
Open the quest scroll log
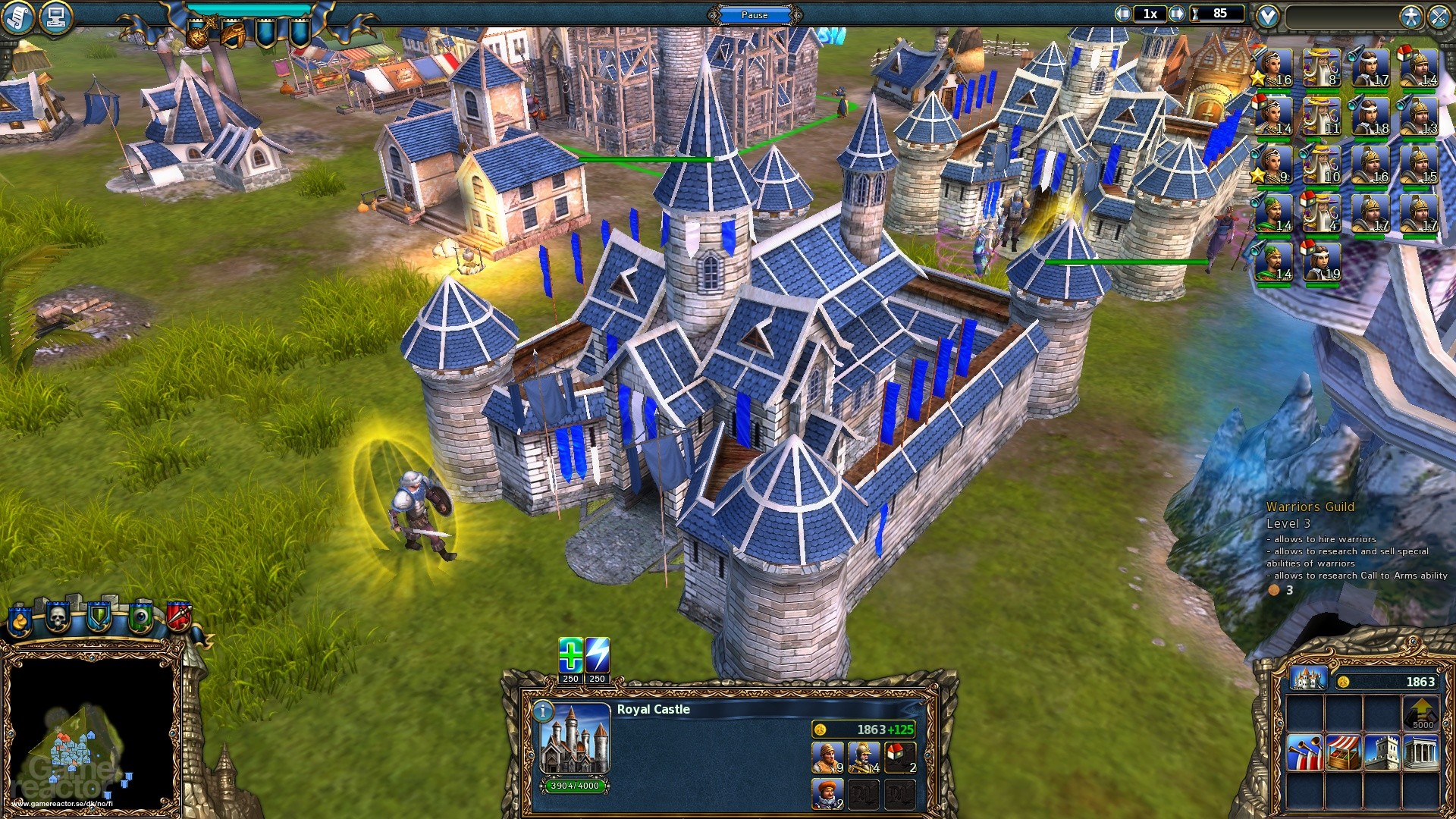click(19, 15)
